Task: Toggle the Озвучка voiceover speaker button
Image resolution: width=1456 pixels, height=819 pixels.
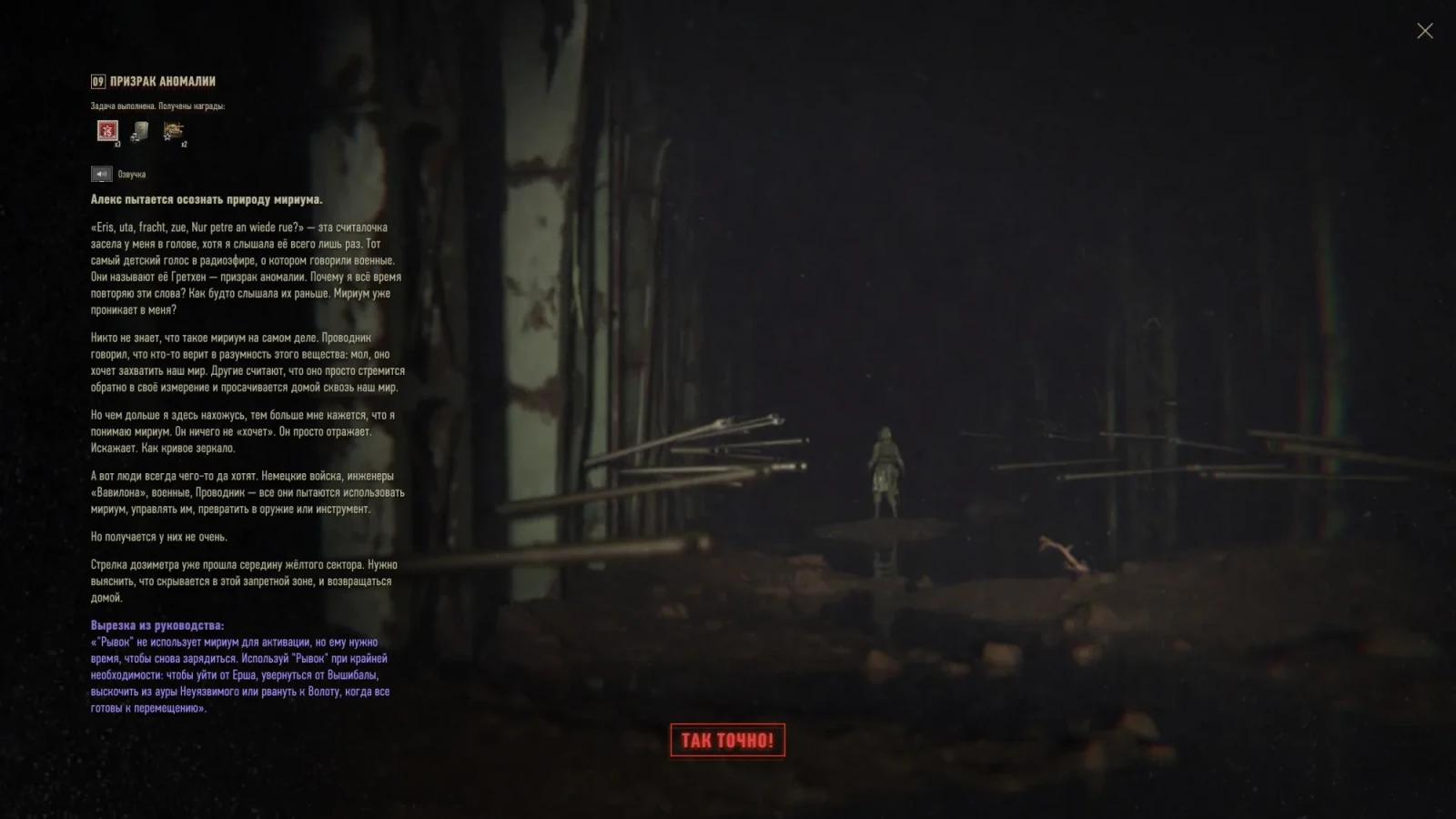Action: [101, 174]
